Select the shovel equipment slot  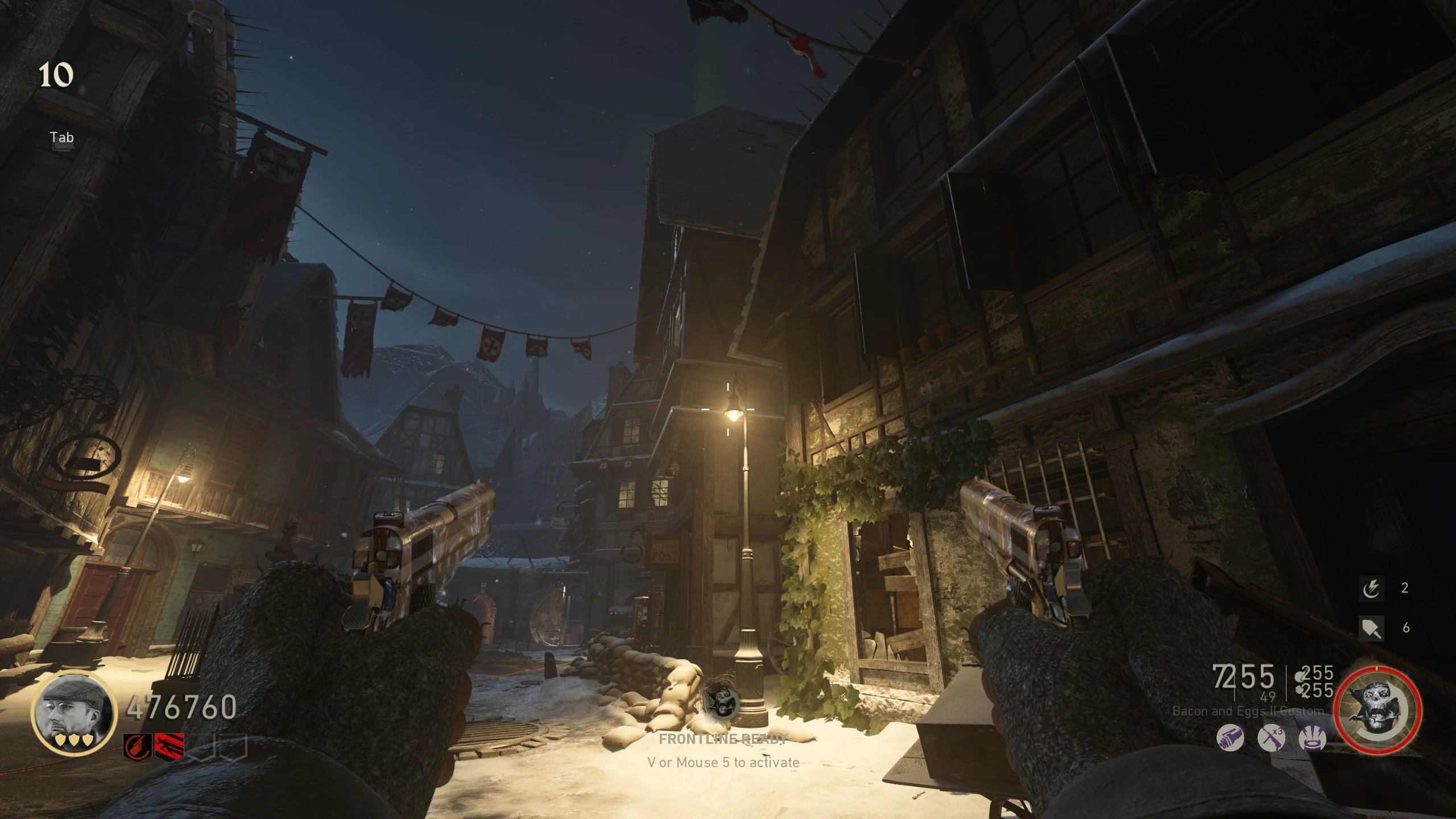coord(1371,628)
